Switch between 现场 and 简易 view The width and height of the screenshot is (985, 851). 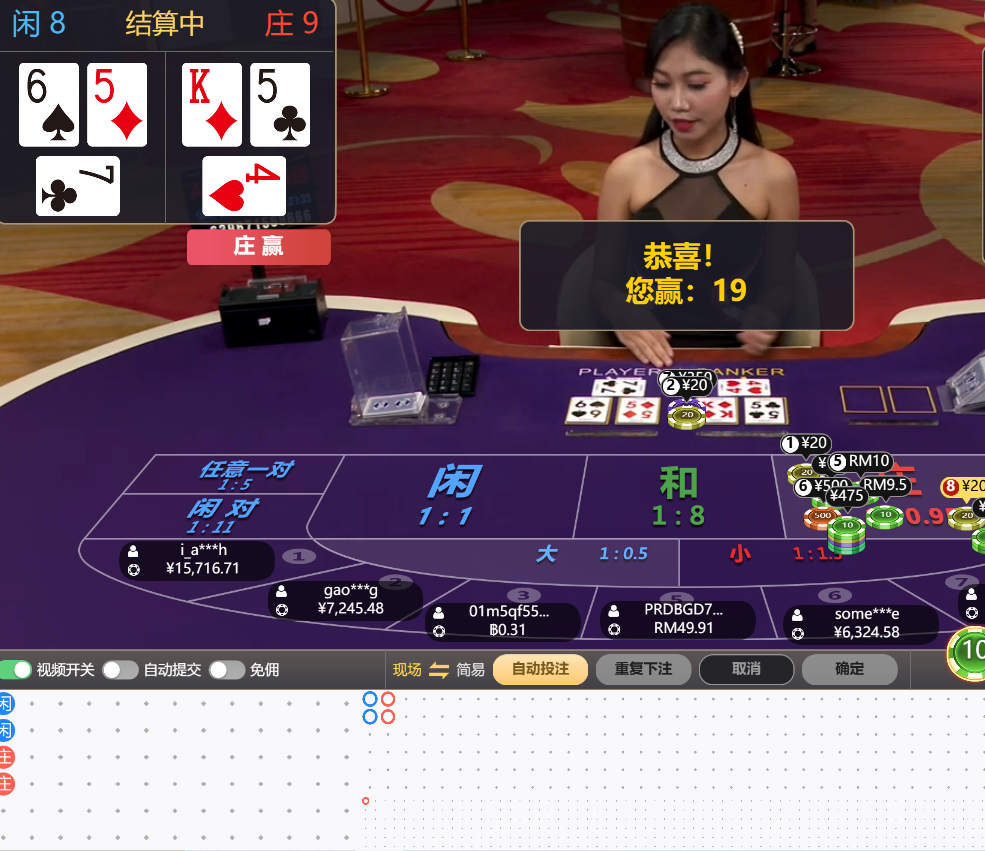[439, 670]
